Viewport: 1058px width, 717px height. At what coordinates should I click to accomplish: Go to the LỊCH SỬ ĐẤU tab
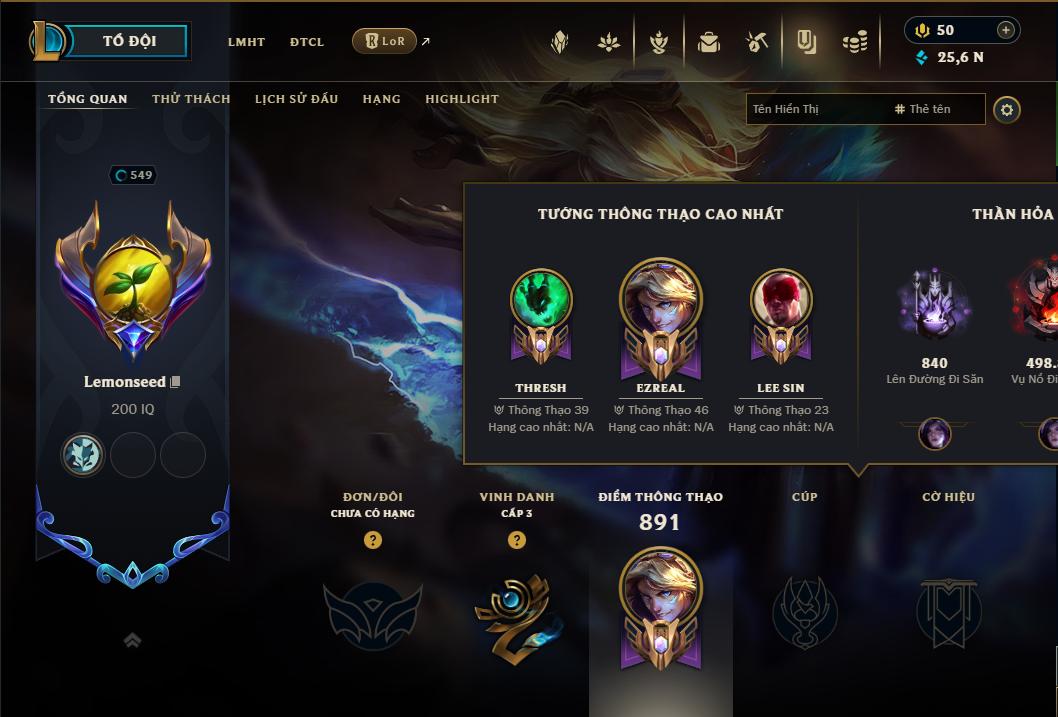pyautogui.click(x=296, y=99)
